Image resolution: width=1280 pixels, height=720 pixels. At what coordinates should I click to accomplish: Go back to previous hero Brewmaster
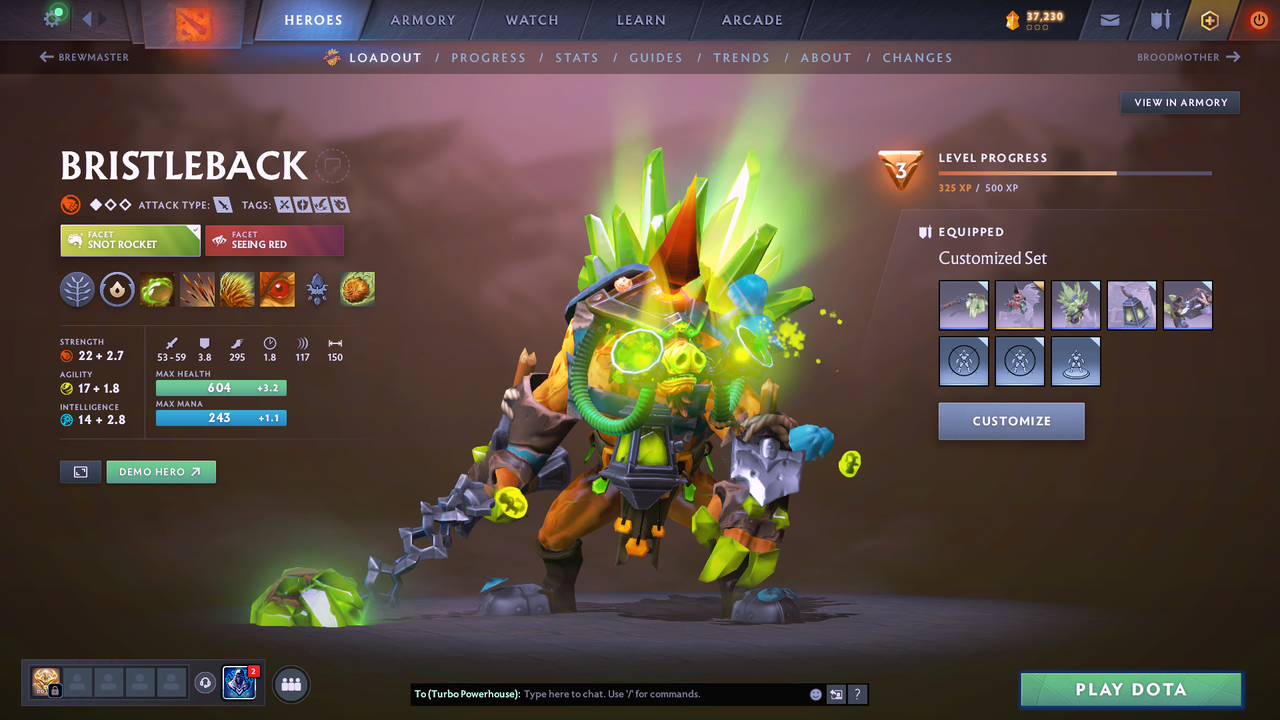[x=85, y=58]
